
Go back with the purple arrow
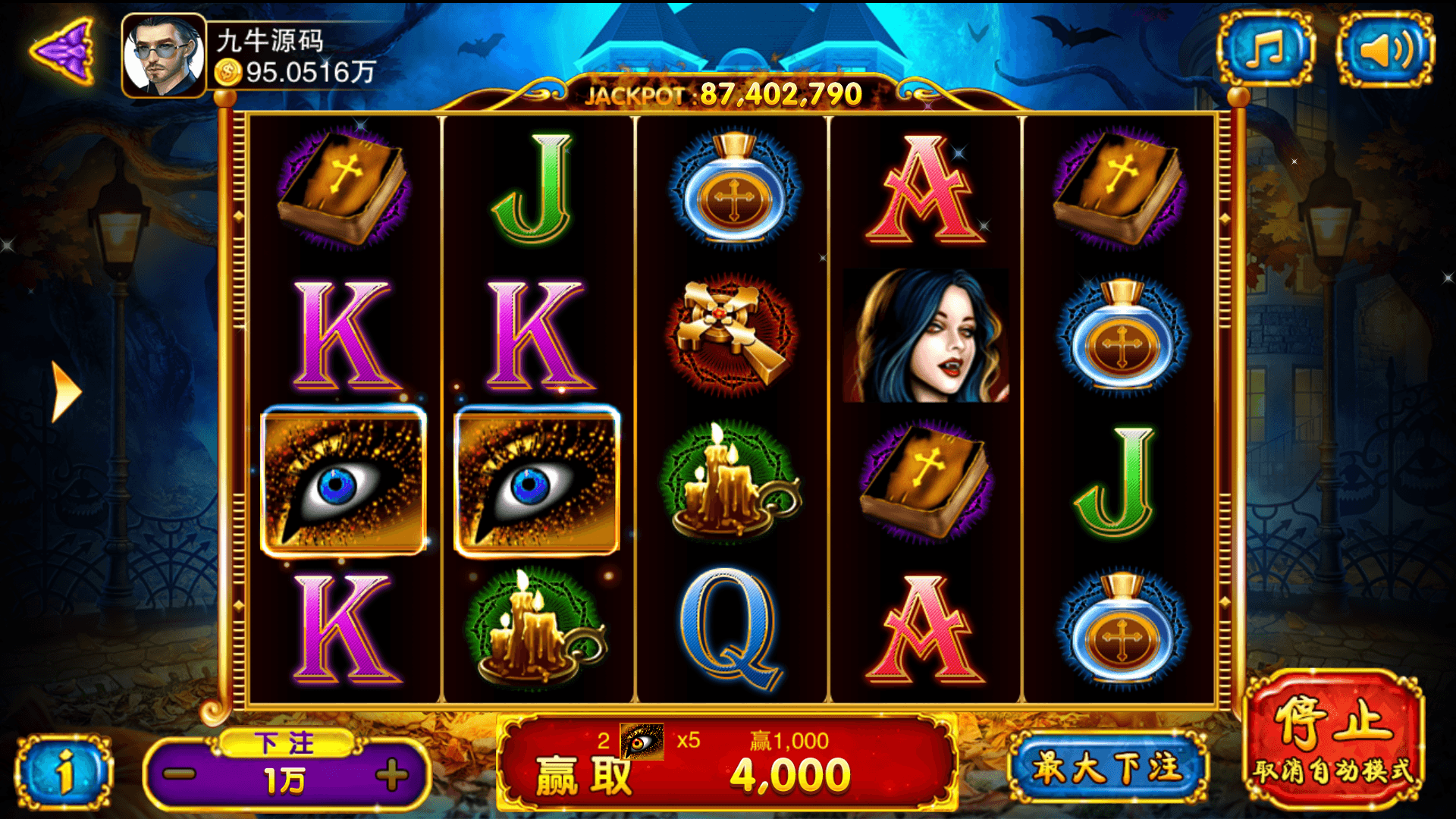[x=64, y=52]
